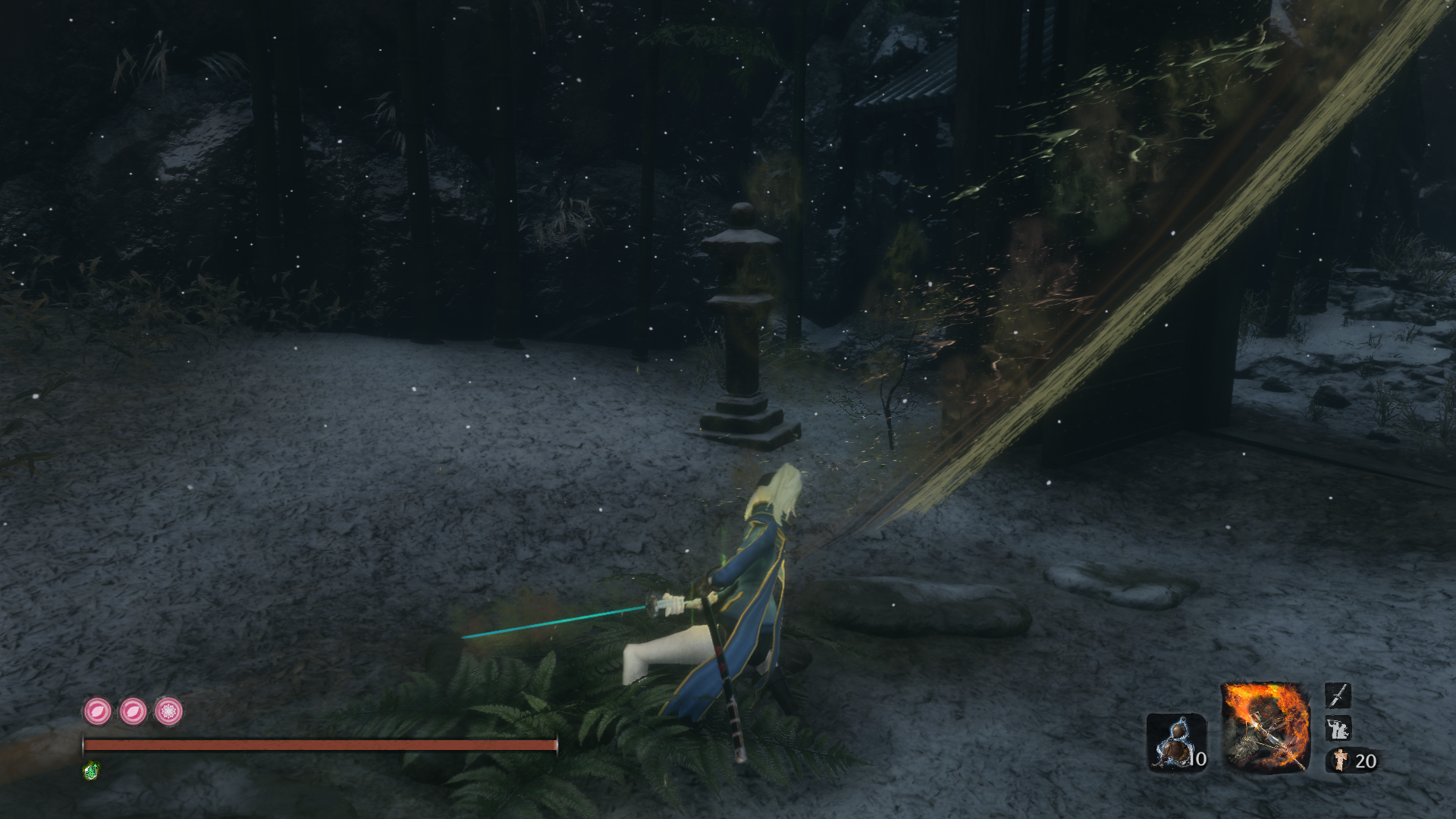This screenshot has height=819, width=1456.
Task: Click the sword combat art icon
Action: pos(1338,695)
